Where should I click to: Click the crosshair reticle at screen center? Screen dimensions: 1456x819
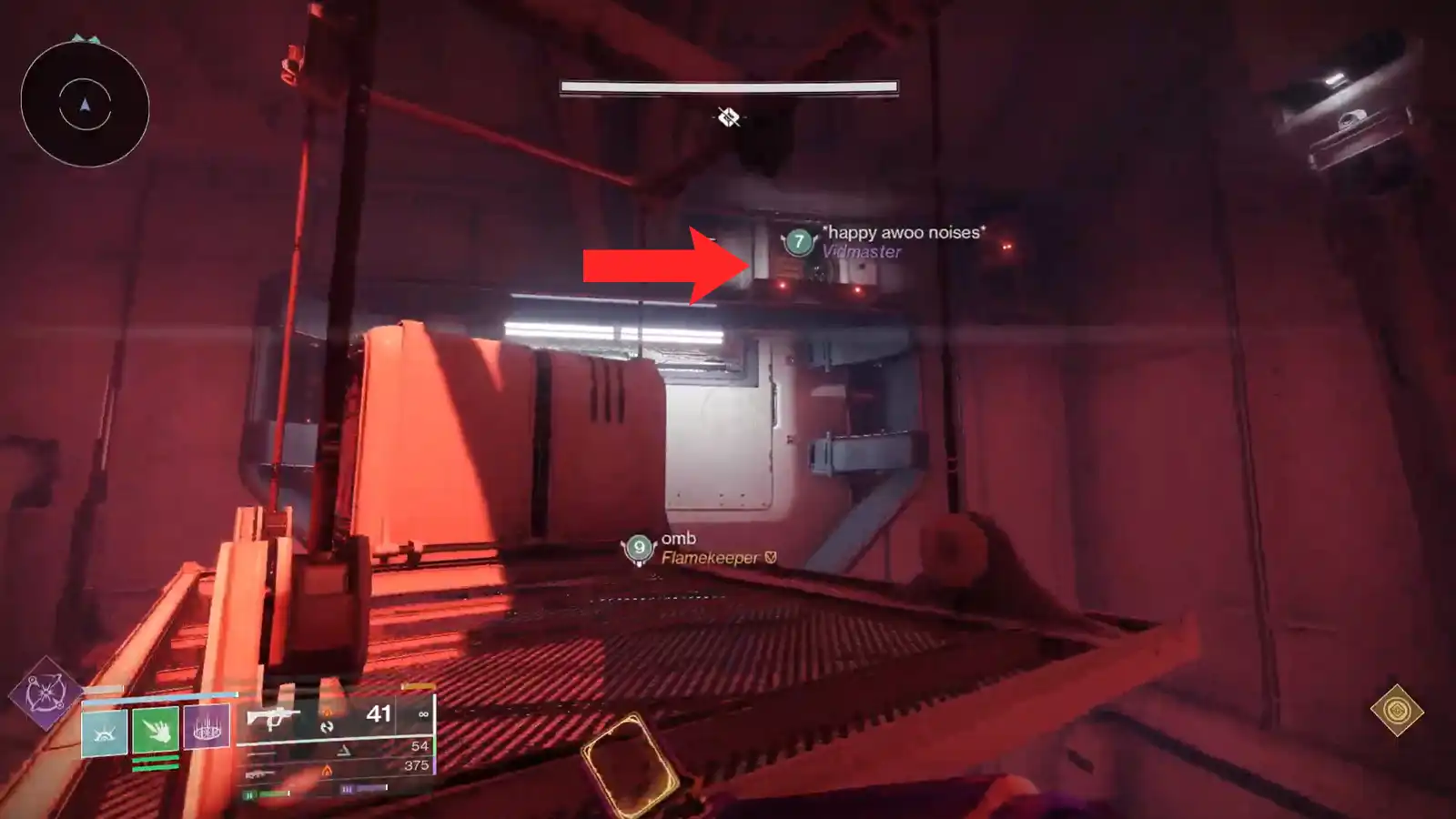[x=728, y=117]
